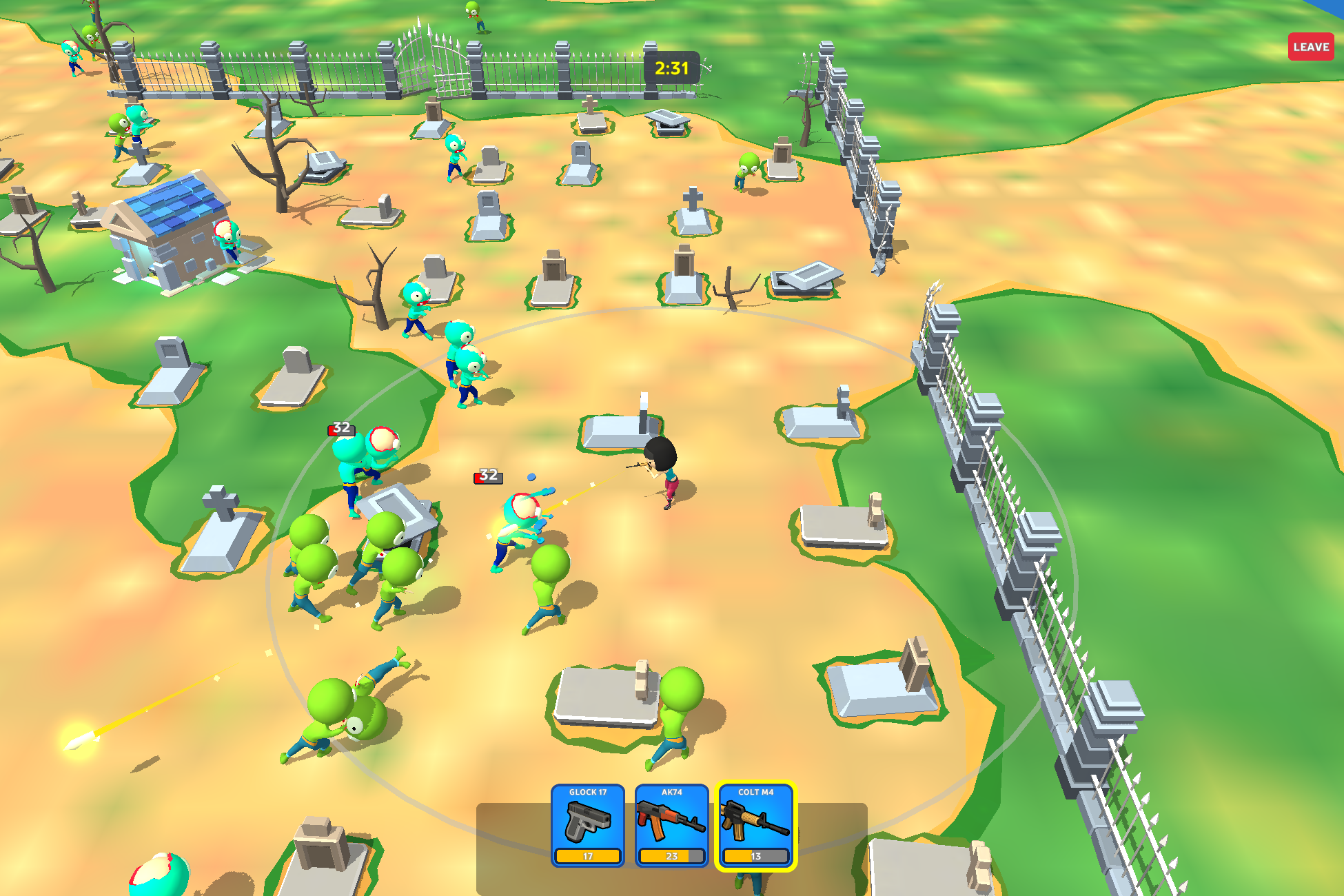The height and width of the screenshot is (896, 1344).
Task: Click the ammo counter showing 17
Action: pos(589,857)
